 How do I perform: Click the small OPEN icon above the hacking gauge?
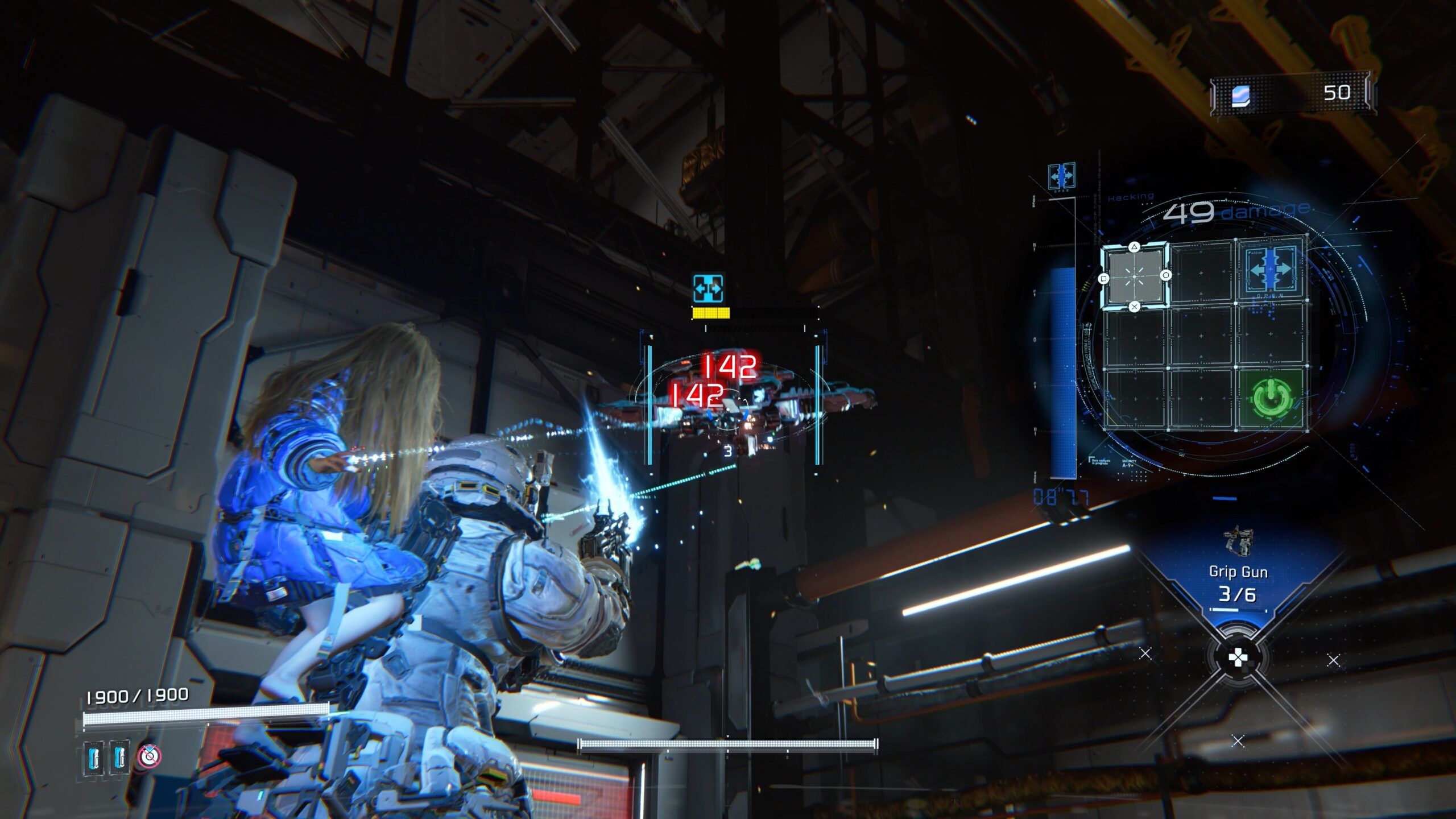(1061, 176)
